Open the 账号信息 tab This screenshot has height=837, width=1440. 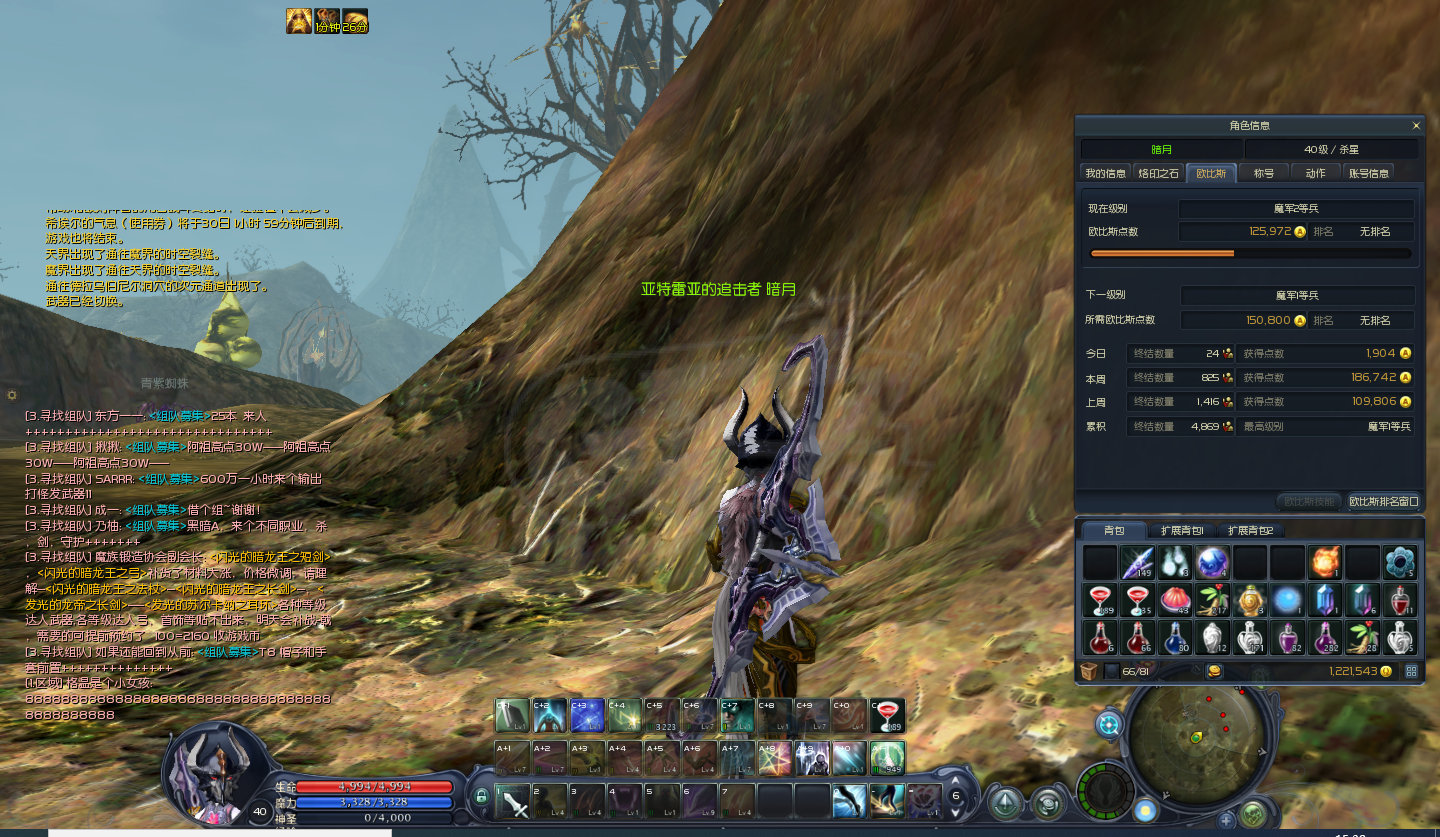(x=1368, y=173)
